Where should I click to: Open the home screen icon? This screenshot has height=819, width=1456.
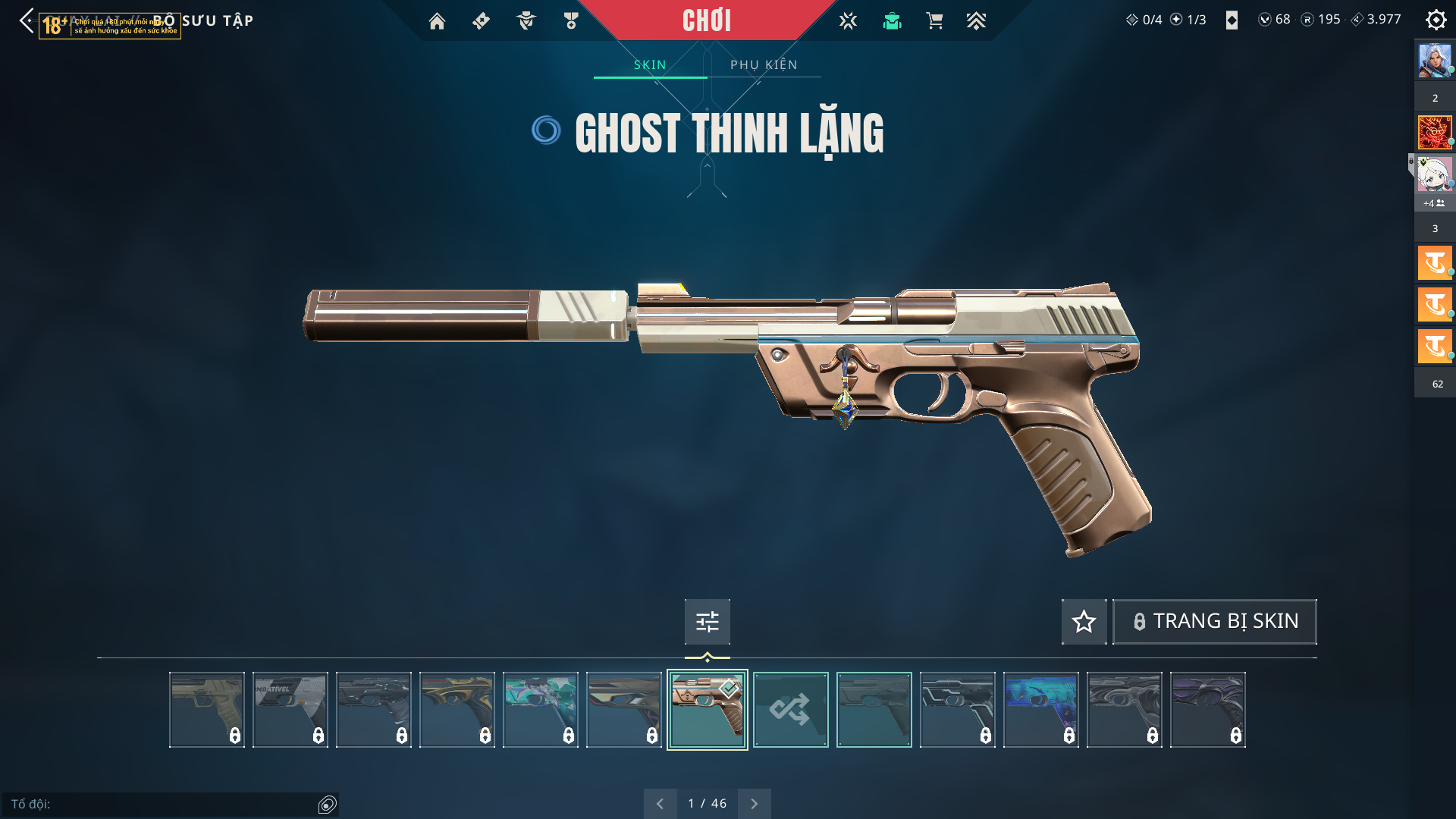click(437, 21)
